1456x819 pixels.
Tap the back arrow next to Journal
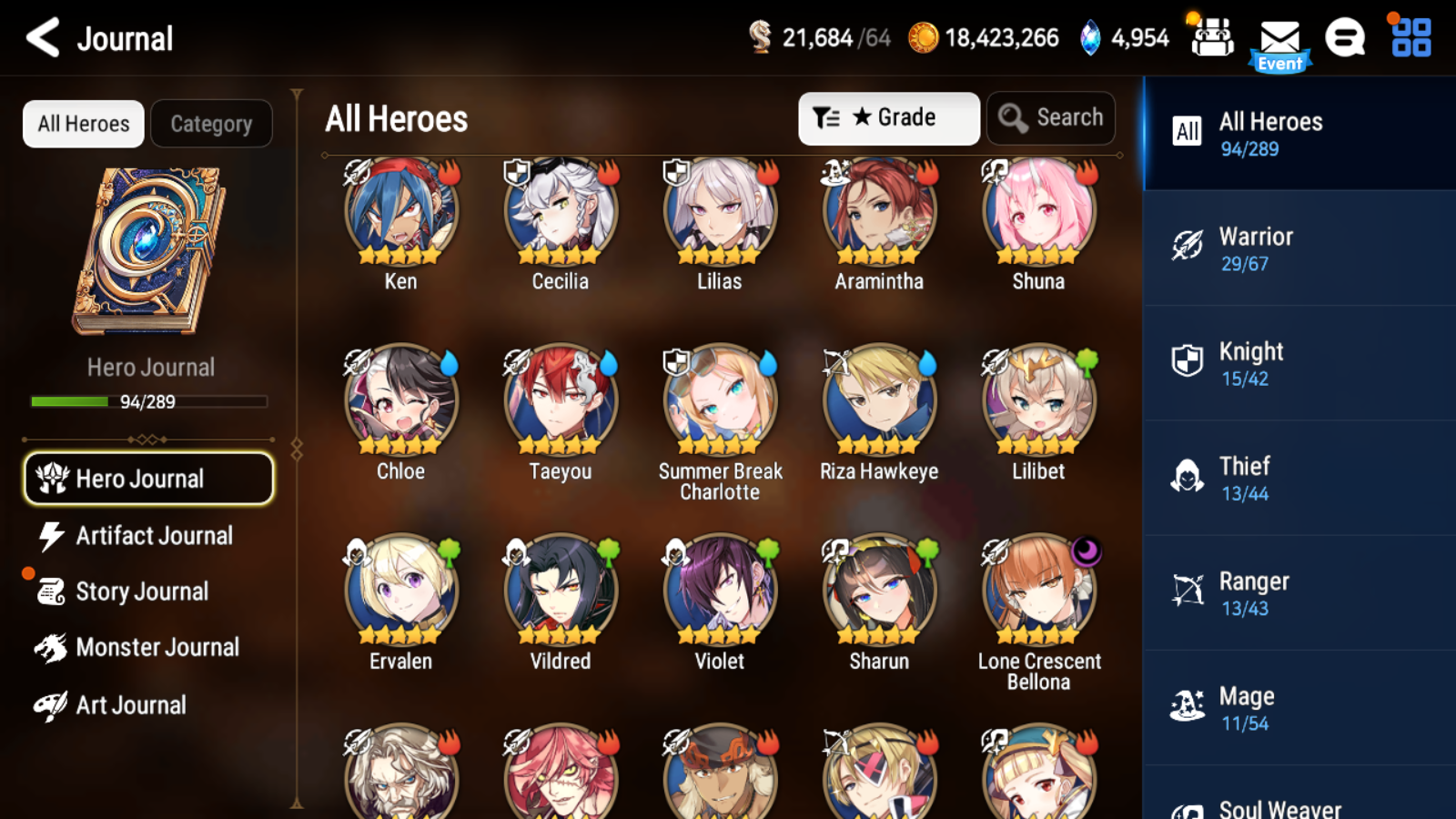[x=41, y=37]
